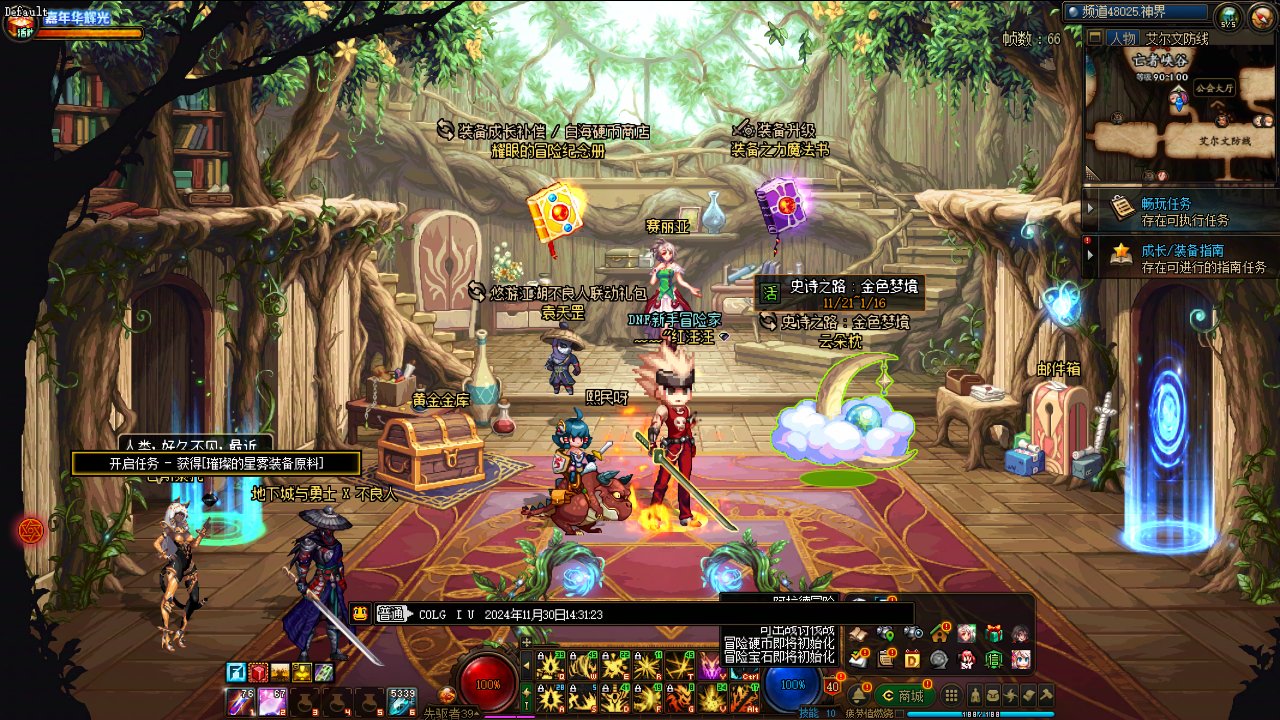1280x720 pixels.
Task: Open the 畅玩任务 quest tracker entry
Action: (x=1180, y=211)
